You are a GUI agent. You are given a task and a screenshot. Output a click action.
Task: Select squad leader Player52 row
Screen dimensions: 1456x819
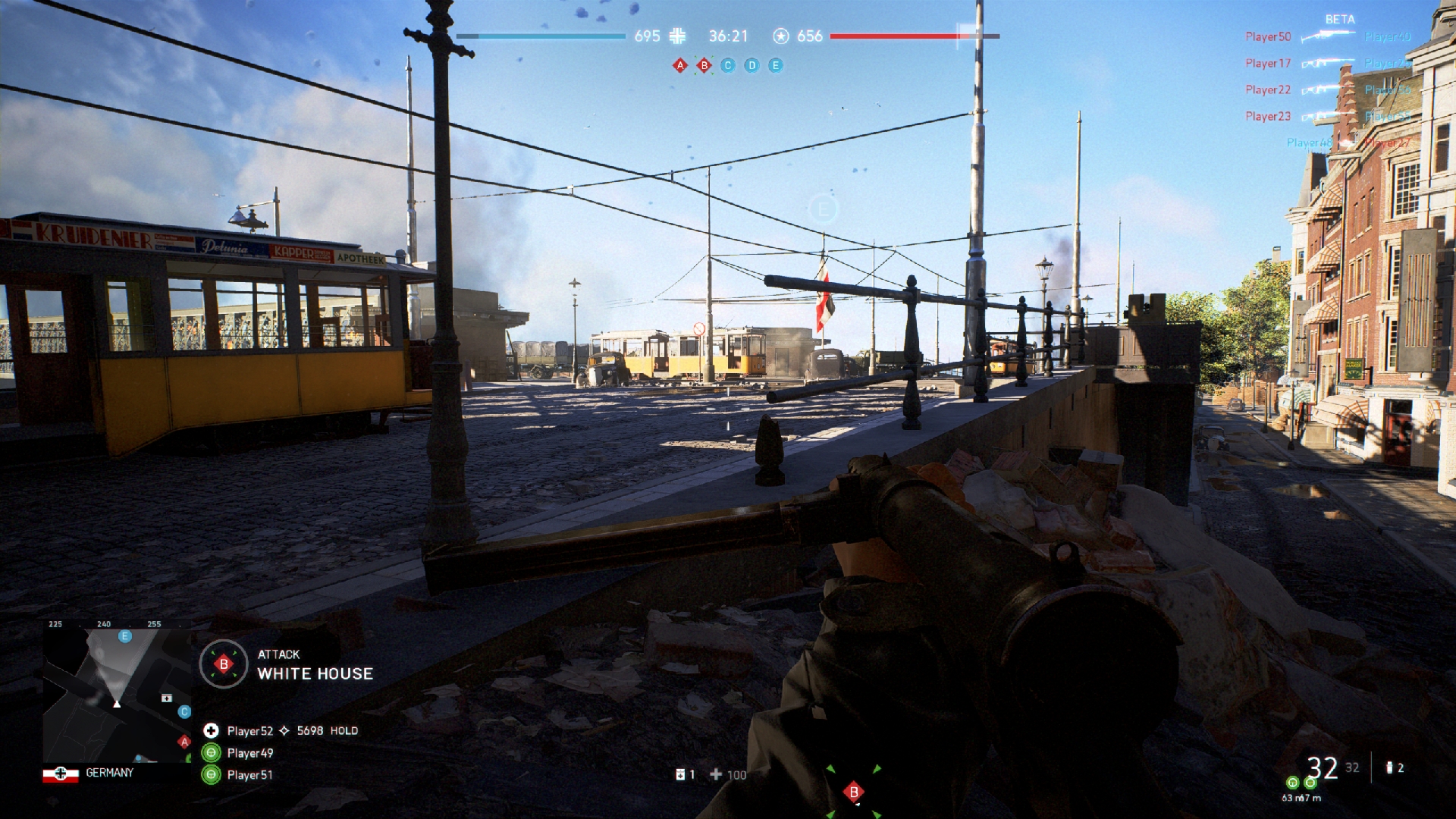pyautogui.click(x=250, y=731)
